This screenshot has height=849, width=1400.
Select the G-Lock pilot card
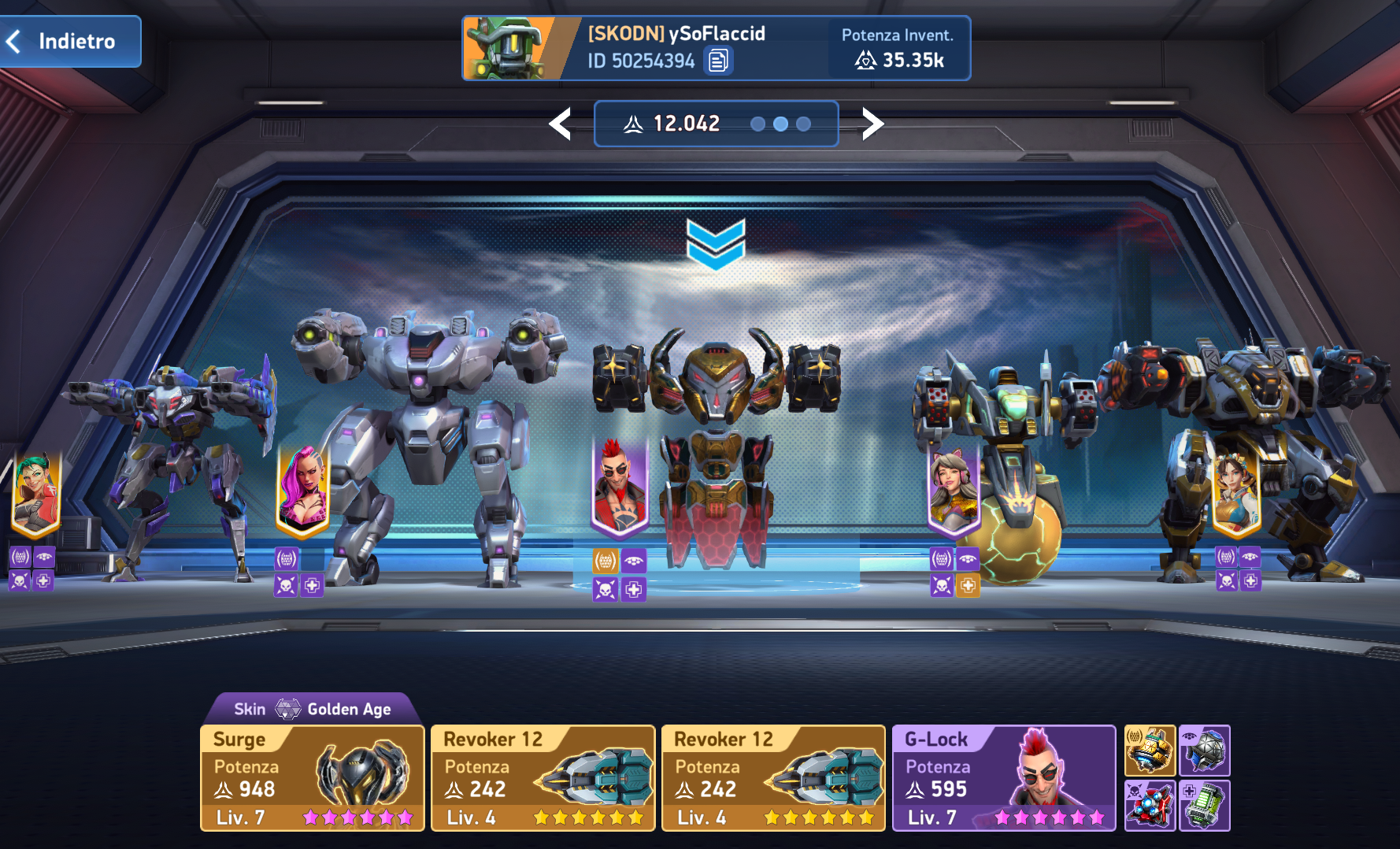click(x=1004, y=778)
